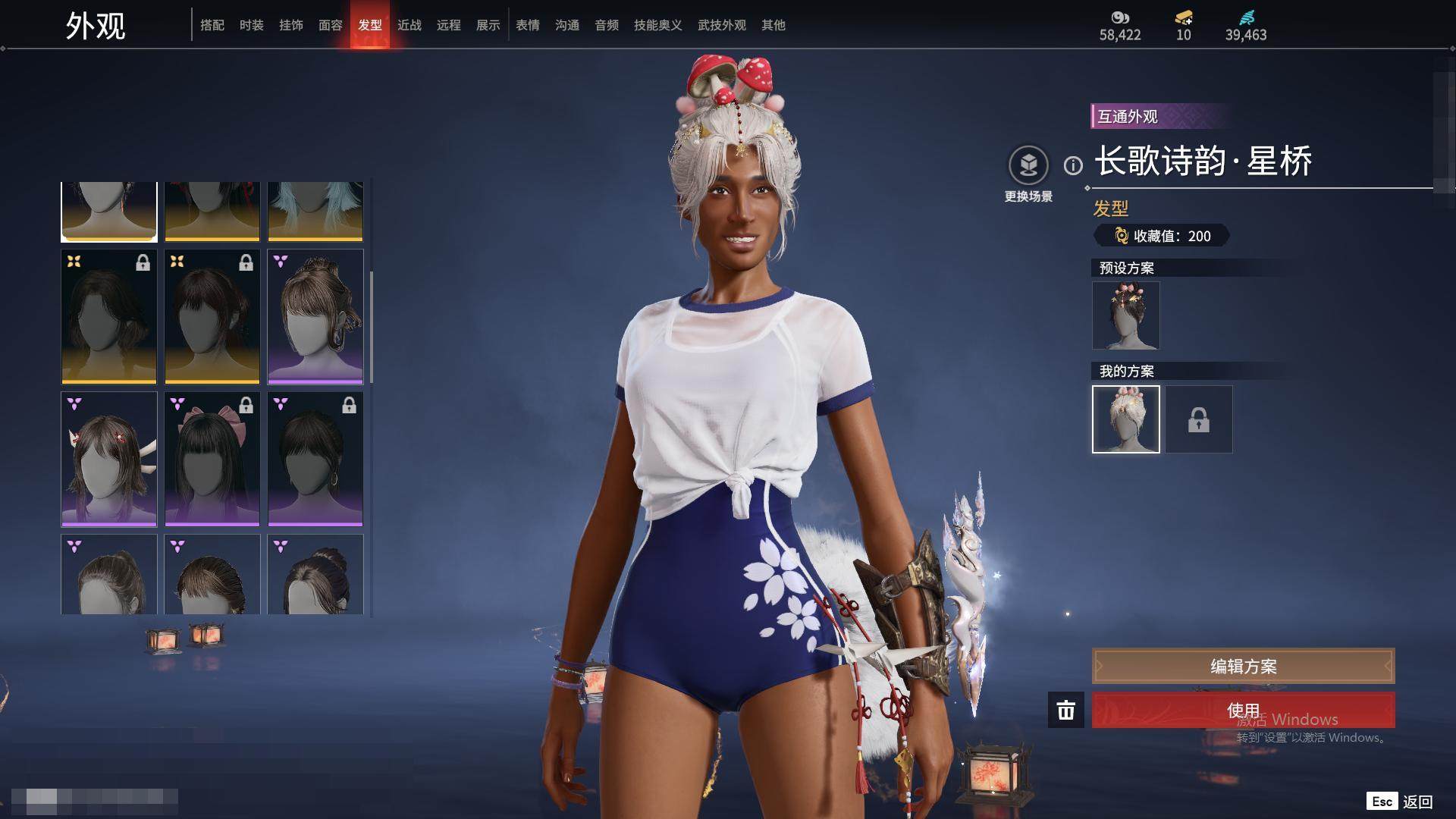1456x819 pixels.
Task: Apply the hairstyle with the red 使用 button
Action: [x=1243, y=710]
